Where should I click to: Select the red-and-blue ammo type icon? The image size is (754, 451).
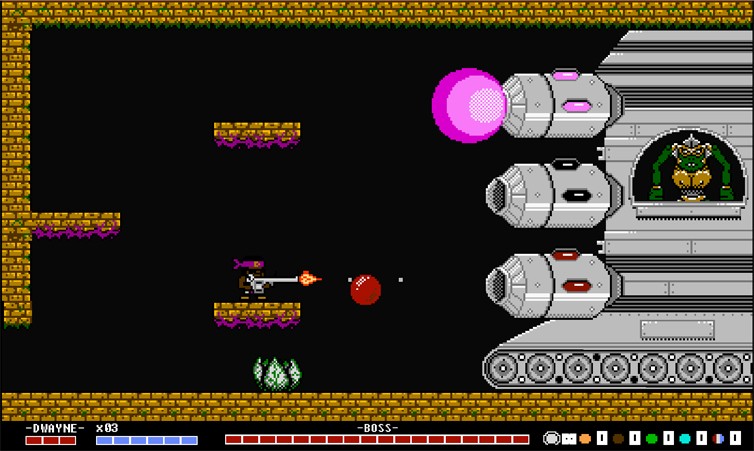coord(718,438)
